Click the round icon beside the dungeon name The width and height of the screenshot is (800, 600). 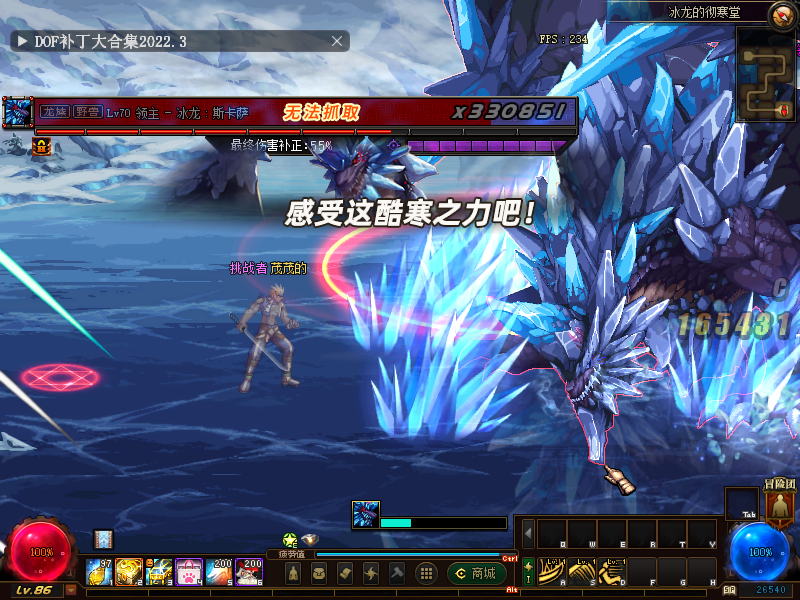[782, 14]
